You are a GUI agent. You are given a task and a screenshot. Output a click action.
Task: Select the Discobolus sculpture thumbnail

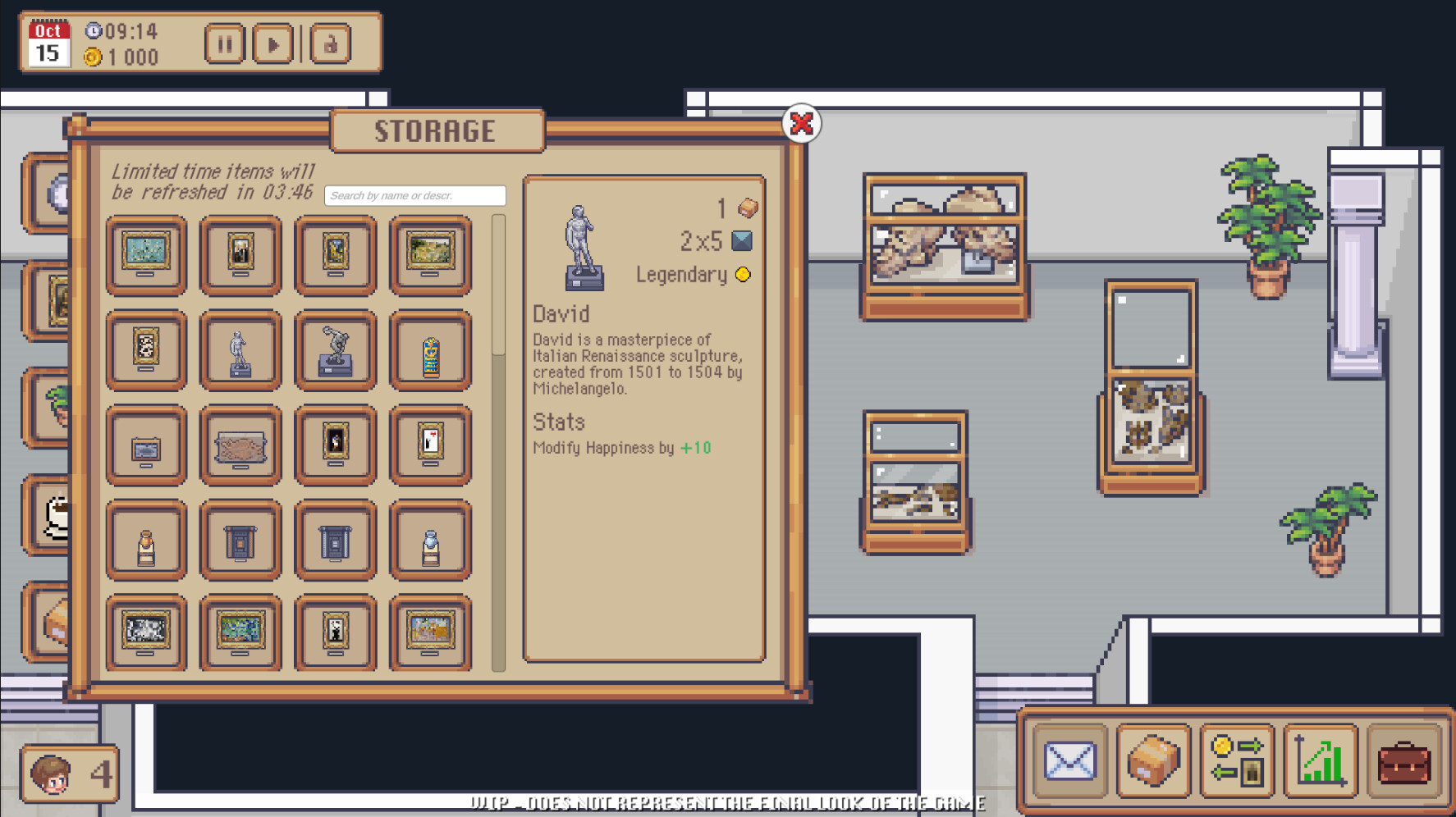[x=335, y=351]
